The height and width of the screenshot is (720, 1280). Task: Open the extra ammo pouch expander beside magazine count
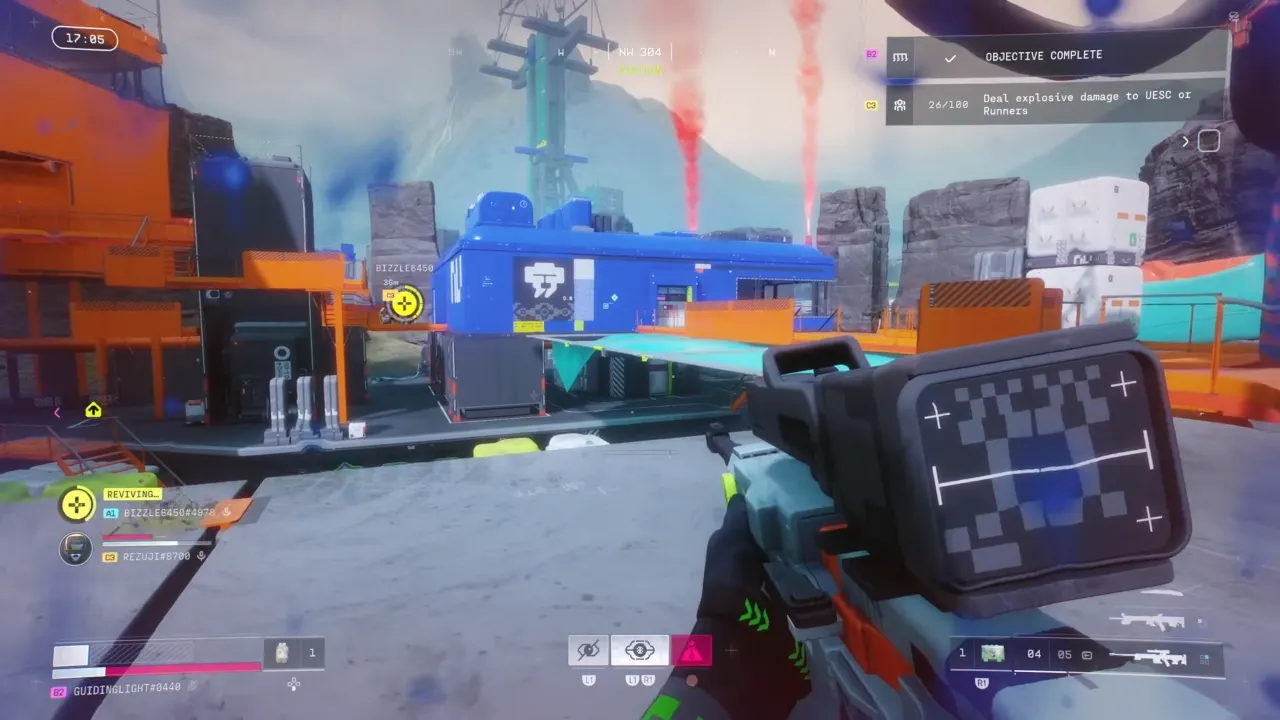click(x=1086, y=654)
